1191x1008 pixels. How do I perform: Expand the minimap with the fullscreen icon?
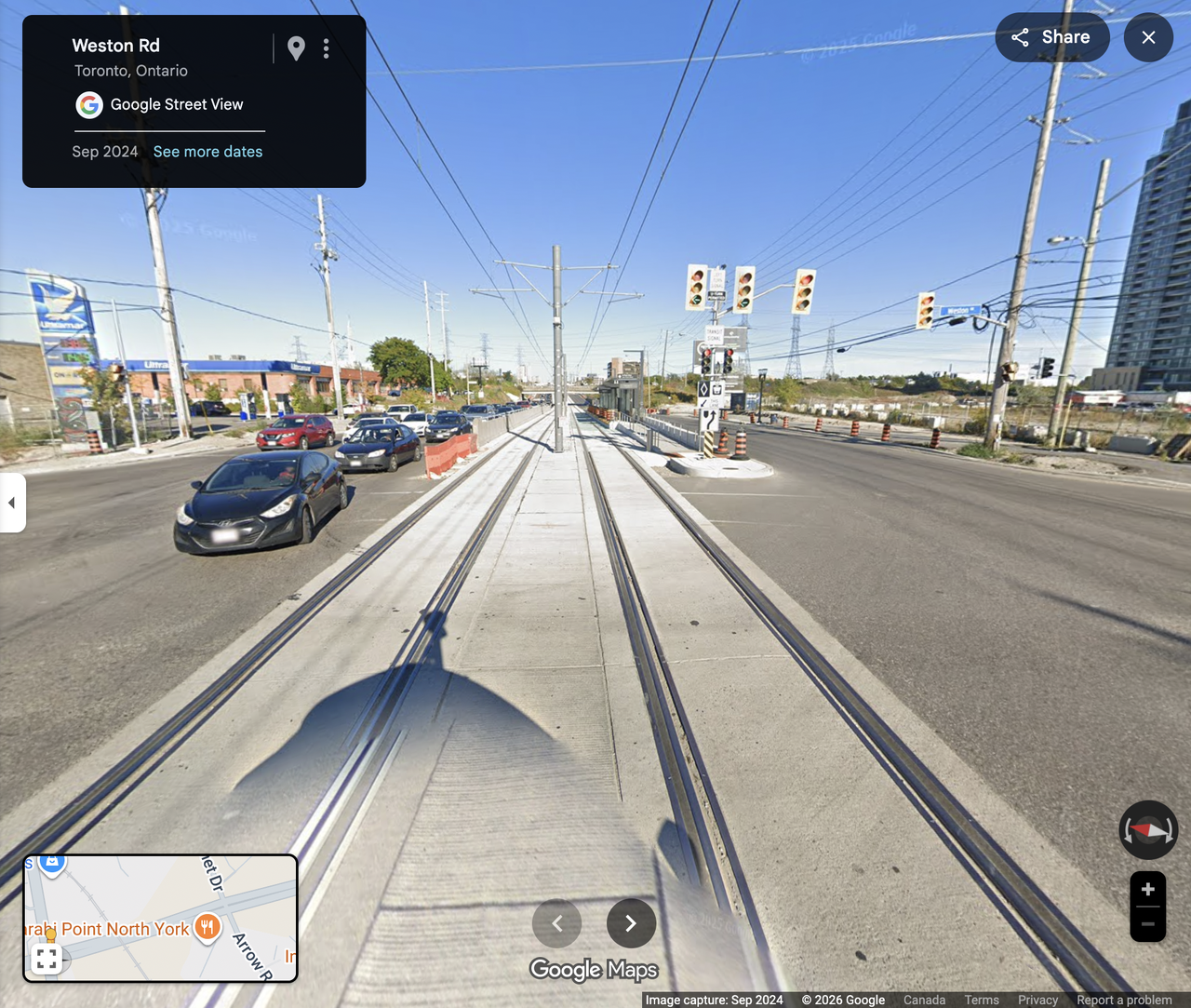[47, 958]
